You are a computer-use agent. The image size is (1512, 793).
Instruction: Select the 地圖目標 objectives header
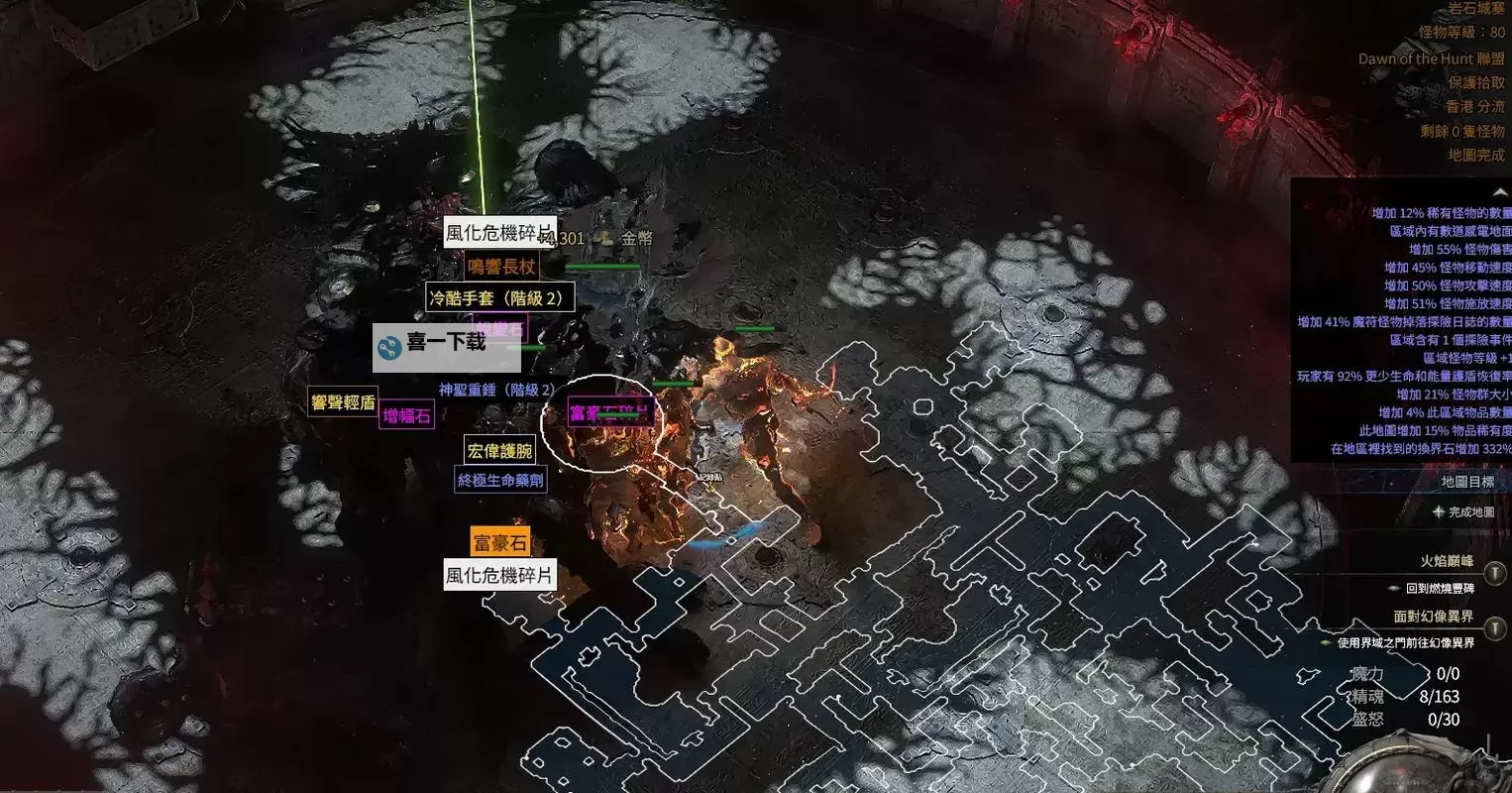pyautogui.click(x=1467, y=482)
